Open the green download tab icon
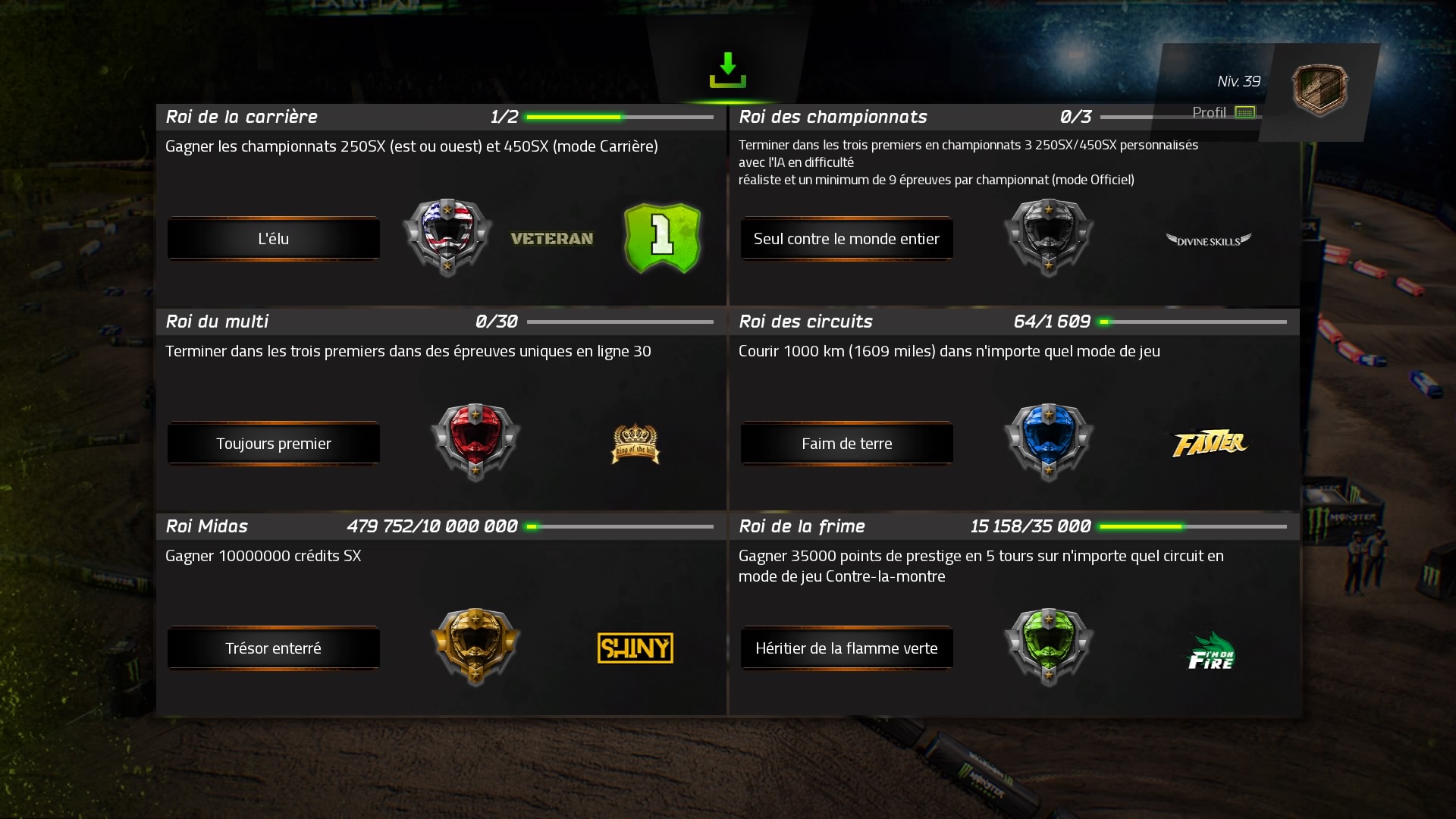Viewport: 1456px width, 819px height. (x=727, y=71)
